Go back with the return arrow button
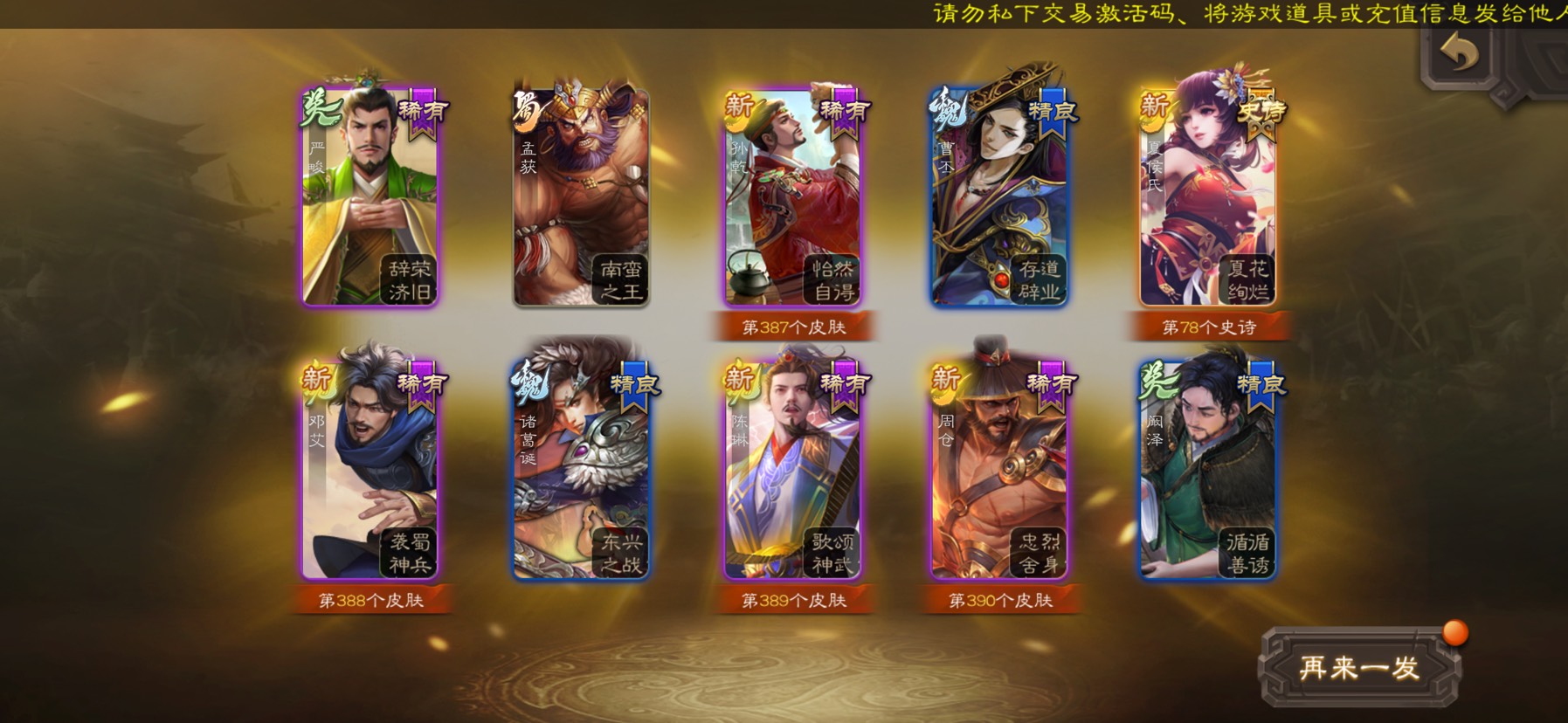Screen dimensions: 1568x723 1460,53
